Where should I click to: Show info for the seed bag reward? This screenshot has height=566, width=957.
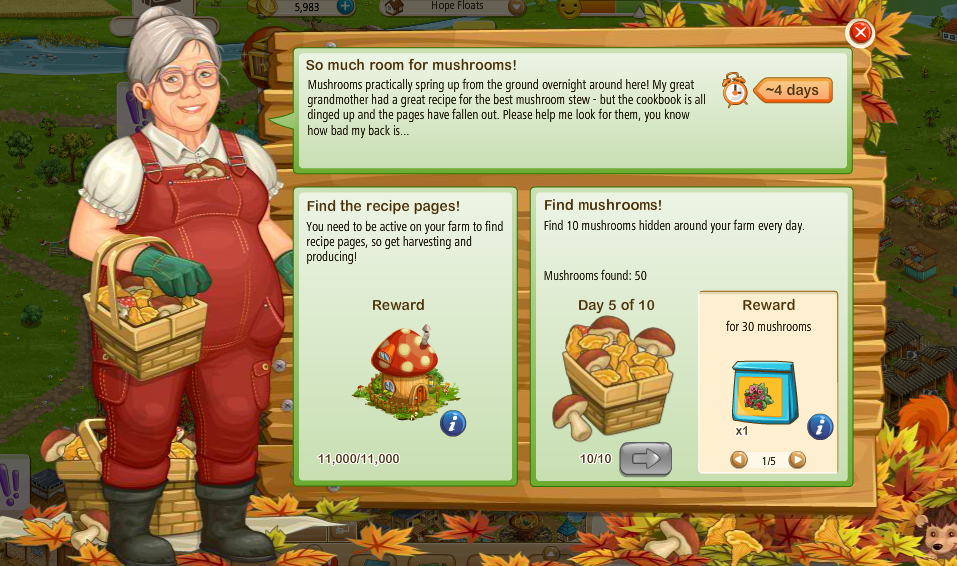pos(820,427)
